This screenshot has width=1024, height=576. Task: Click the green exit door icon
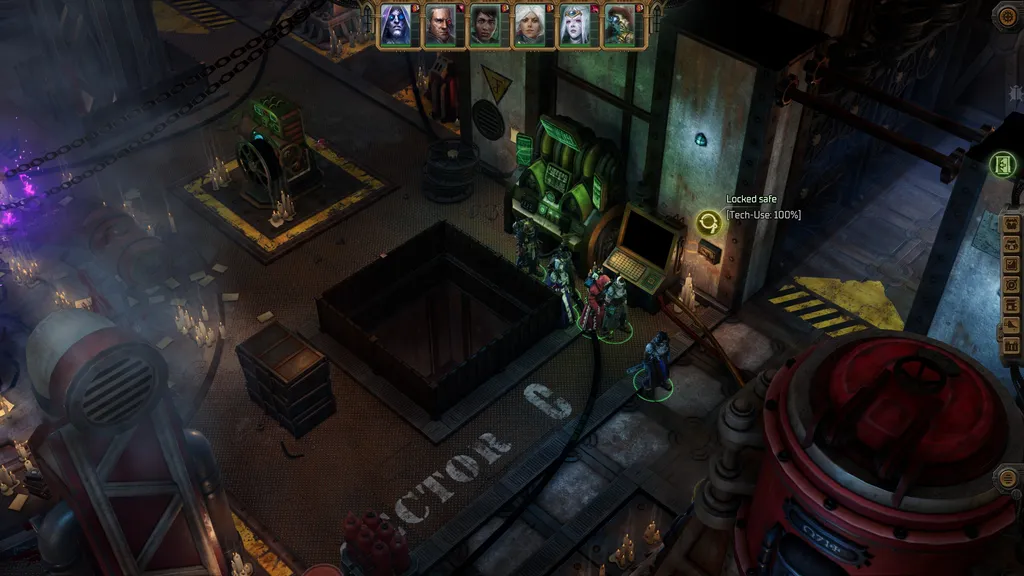click(1001, 165)
